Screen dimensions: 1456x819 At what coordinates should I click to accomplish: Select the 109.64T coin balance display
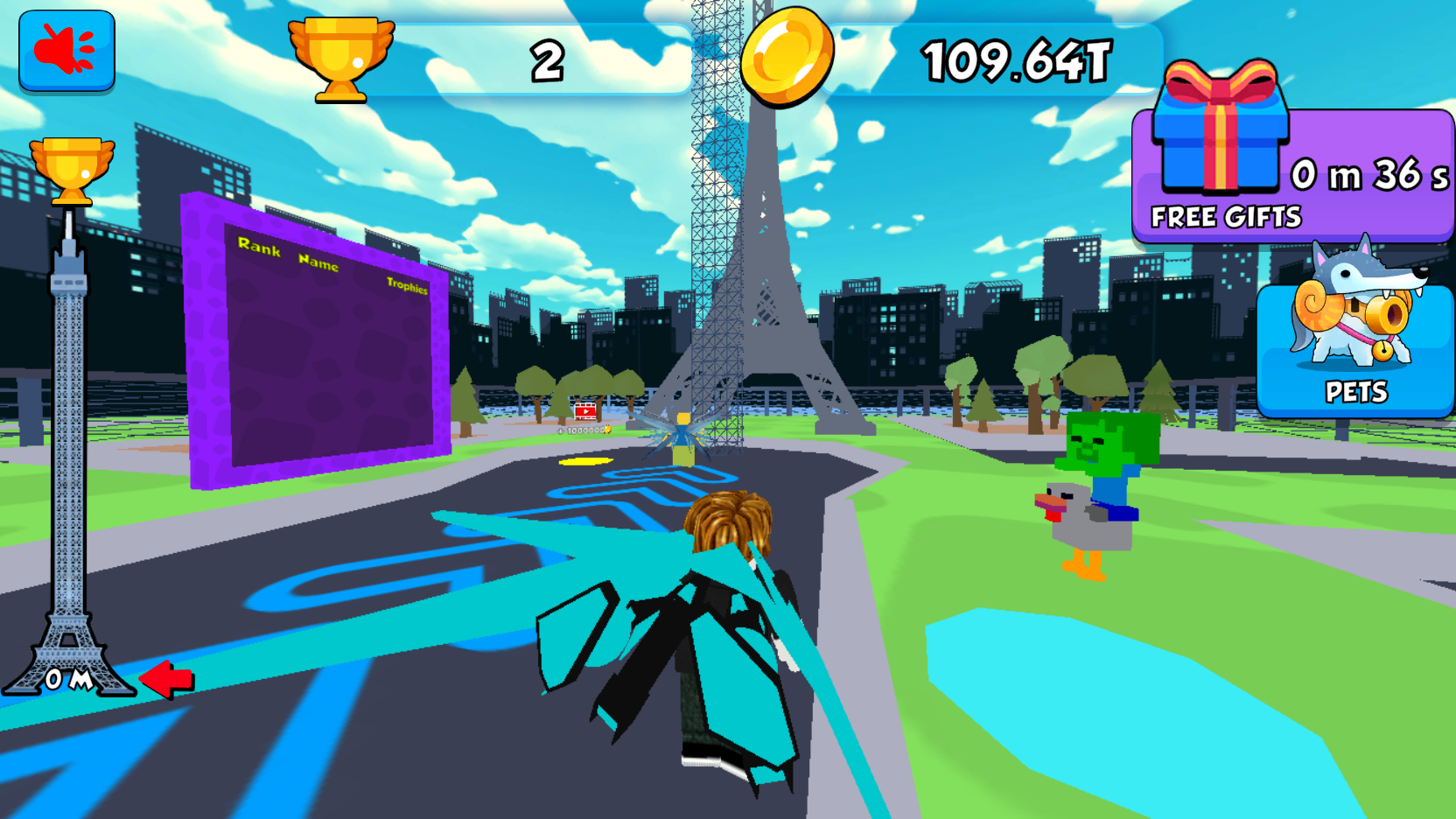point(1015,57)
